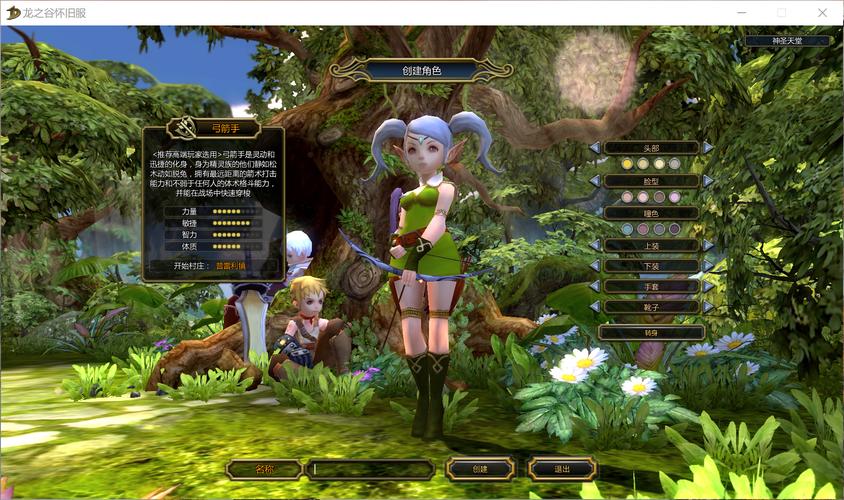Image resolution: width=844 pixels, height=500 pixels.
Task: Cycle to next 手套 (Gloves) option
Action: pyautogui.click(x=708, y=286)
